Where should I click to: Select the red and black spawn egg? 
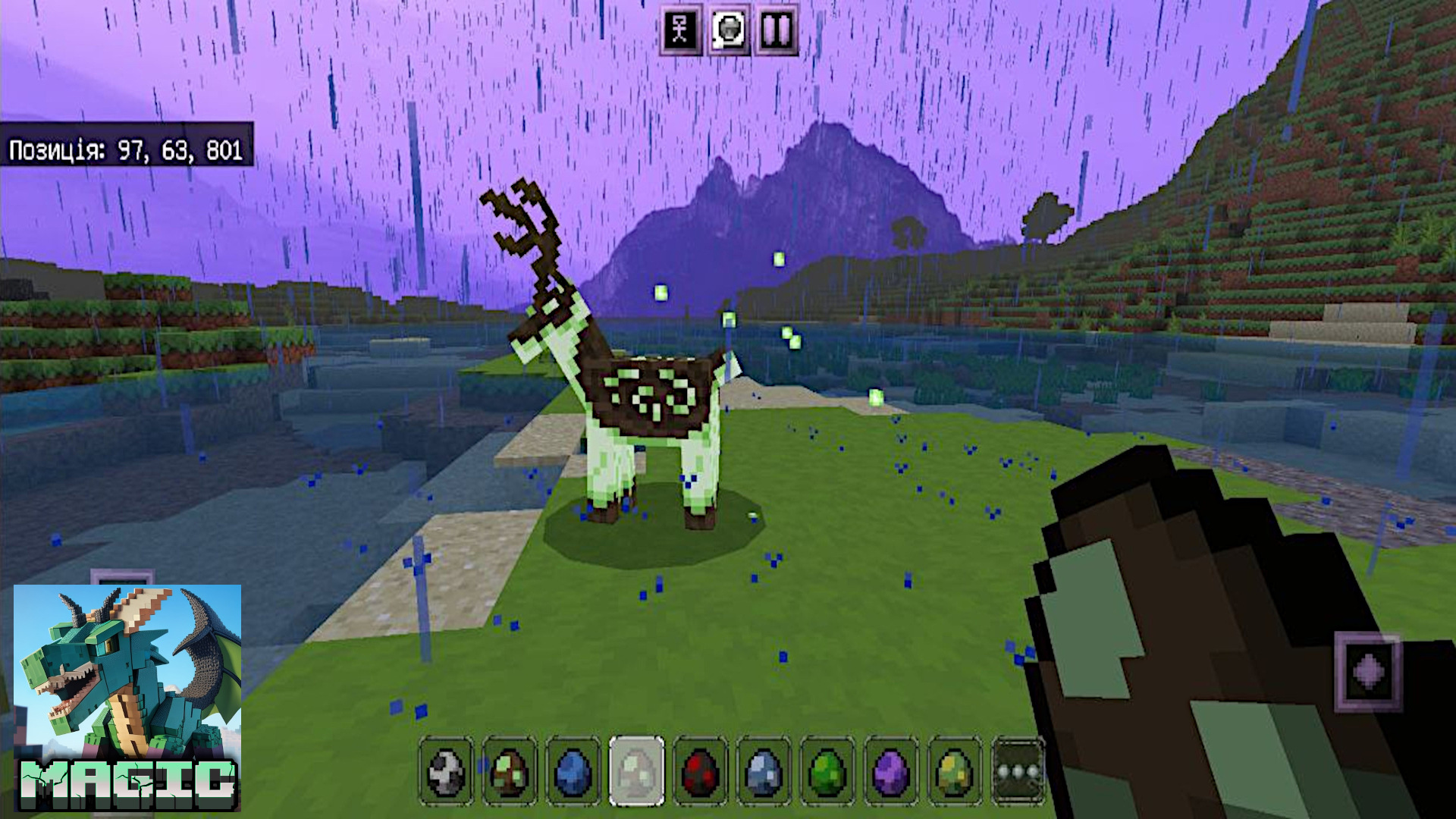(700, 771)
